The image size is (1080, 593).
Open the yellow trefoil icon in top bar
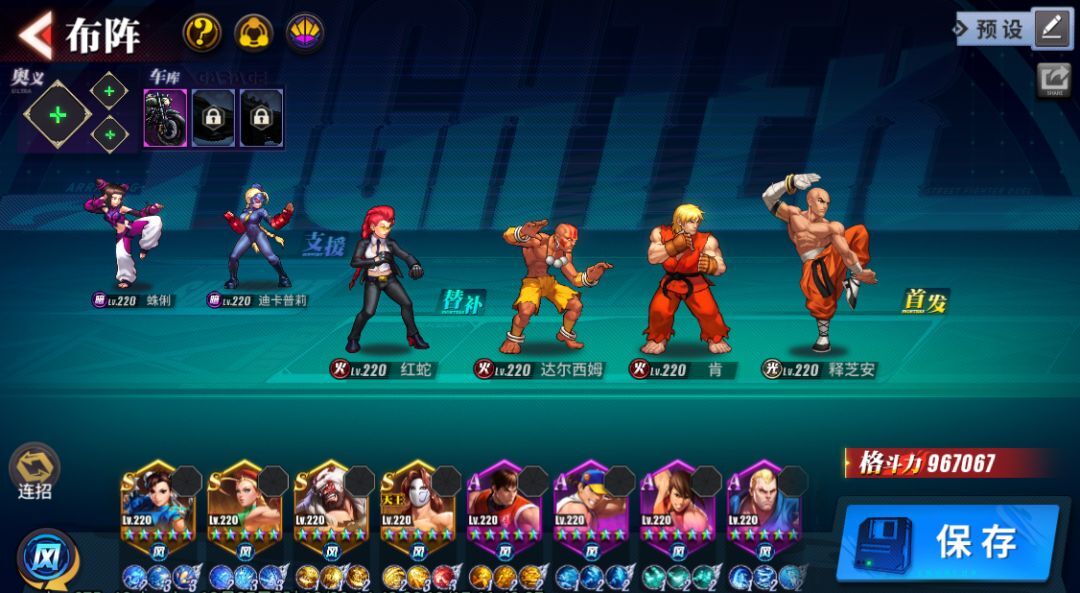[254, 33]
